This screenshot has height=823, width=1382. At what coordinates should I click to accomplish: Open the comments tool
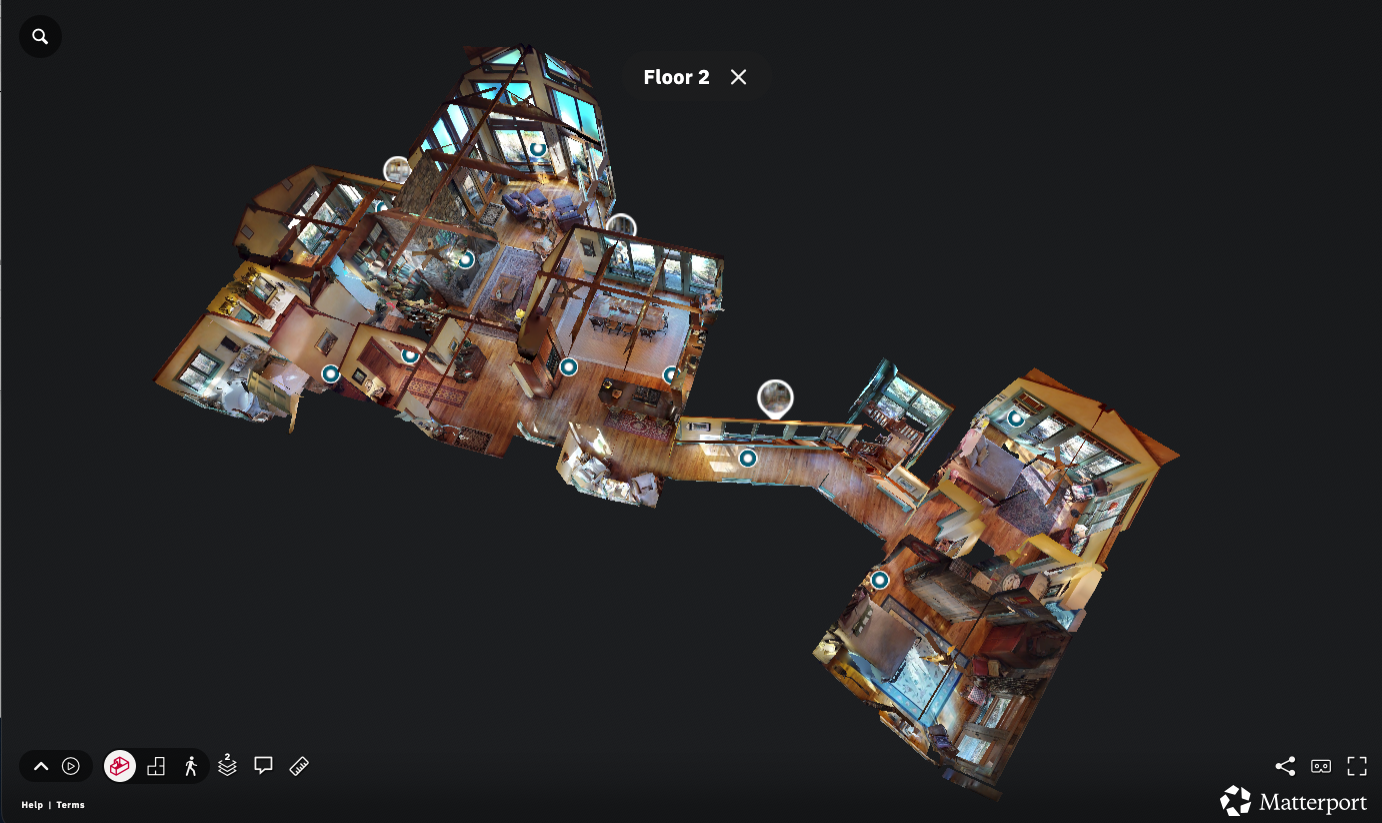point(262,766)
